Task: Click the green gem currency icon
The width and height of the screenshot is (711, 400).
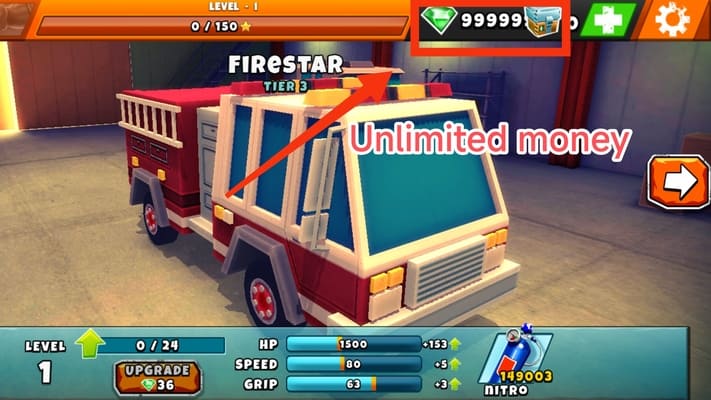Action: pos(440,19)
